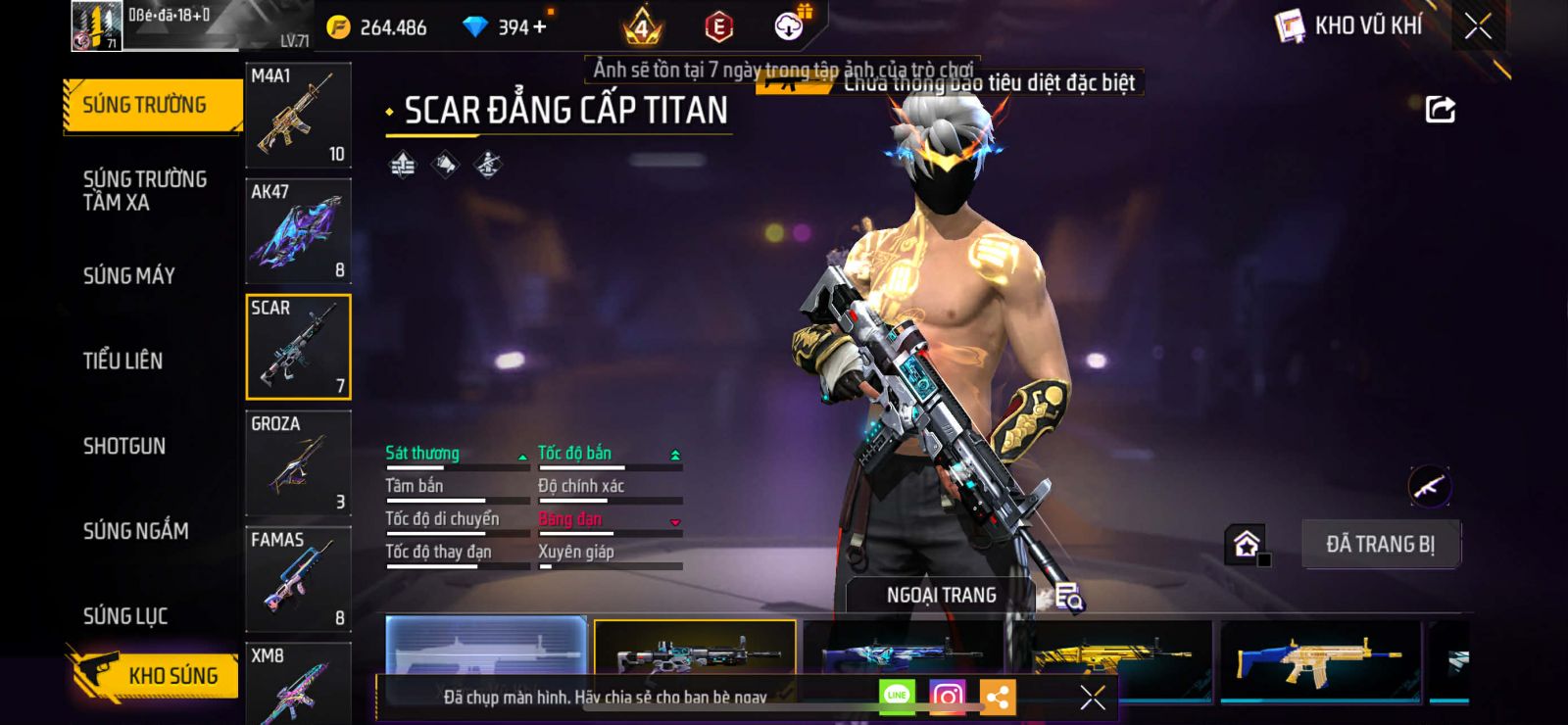Share screenshot to Instagram
1568x725 pixels.
point(947,697)
